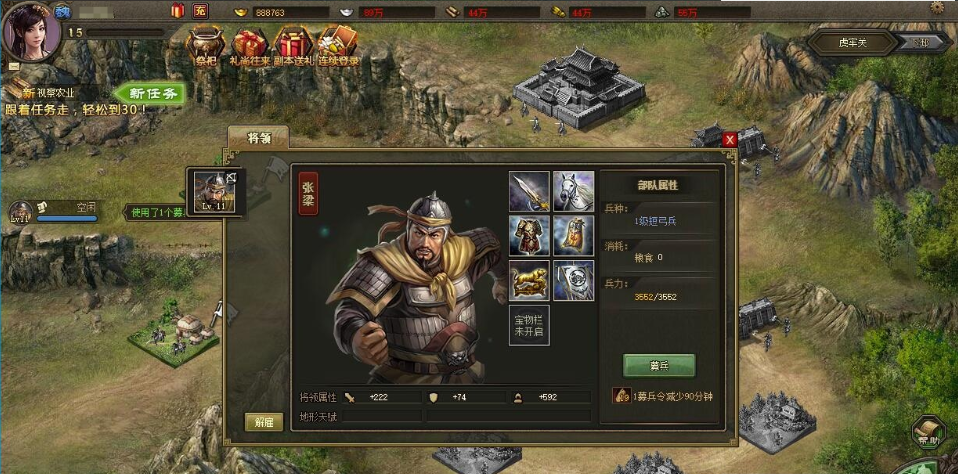Click the 充 recharge button
This screenshot has width=958, height=474.
pos(201,11)
